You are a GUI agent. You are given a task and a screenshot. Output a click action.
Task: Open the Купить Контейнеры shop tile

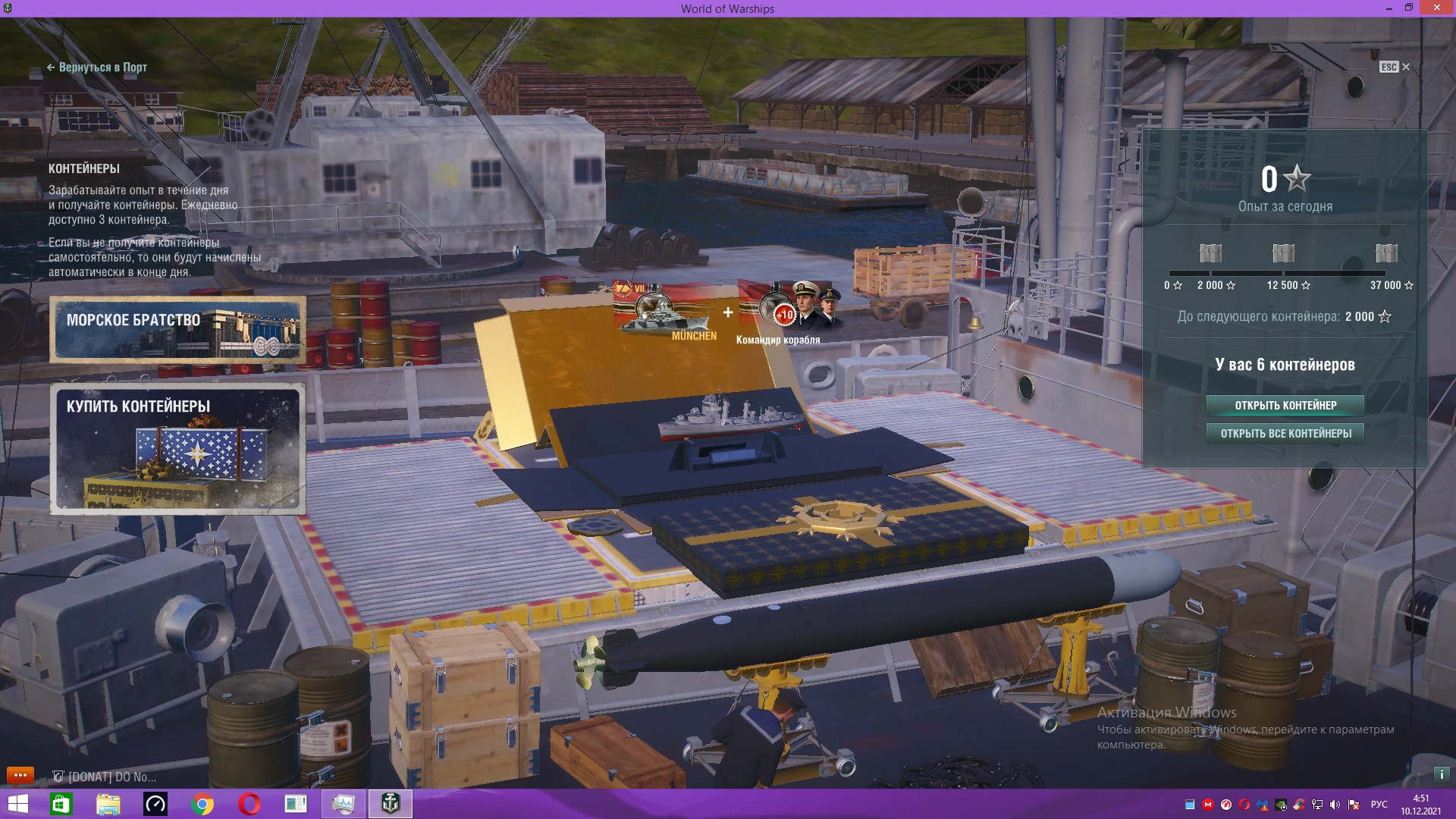(178, 449)
